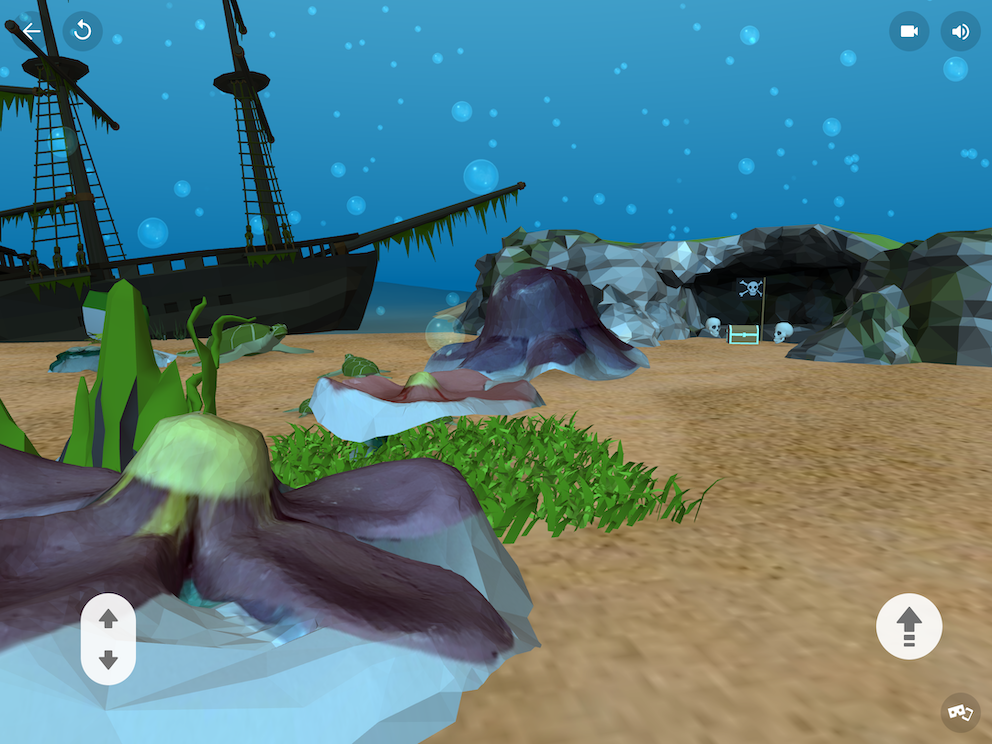Reset the scene with the circular arrow

[83, 31]
